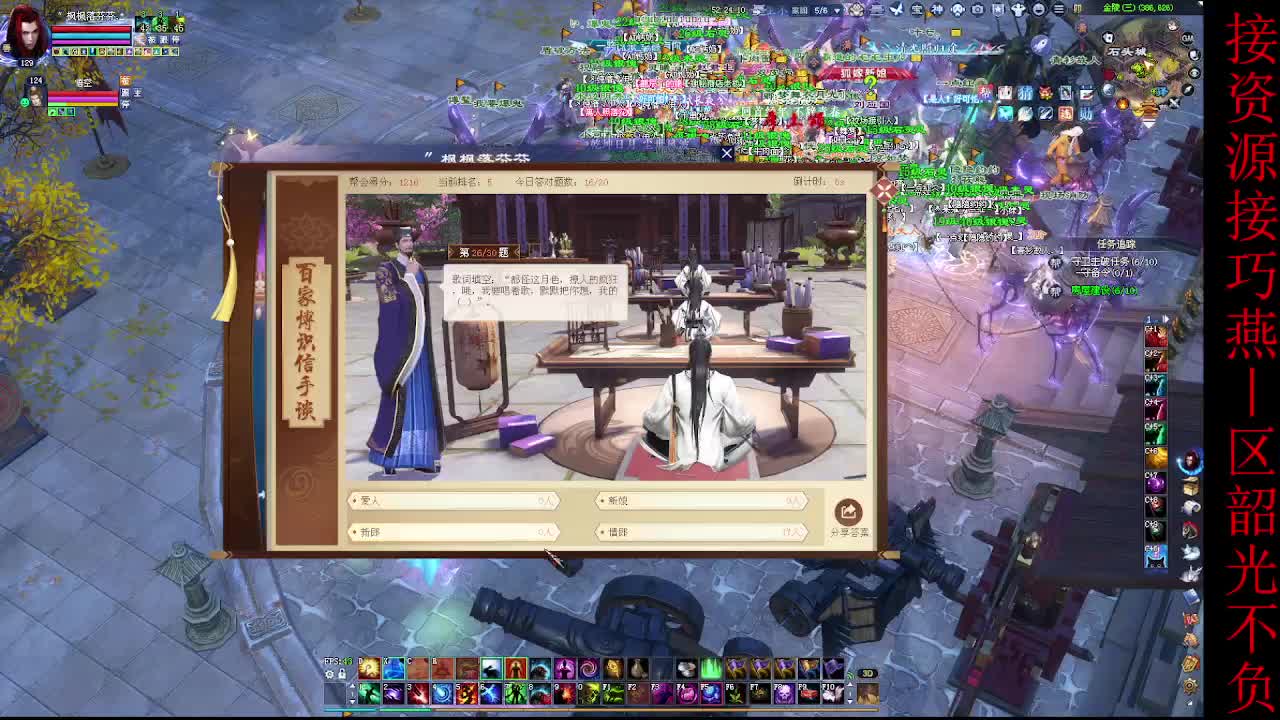Toggle the 3D view button near the hotbar

tap(867, 671)
